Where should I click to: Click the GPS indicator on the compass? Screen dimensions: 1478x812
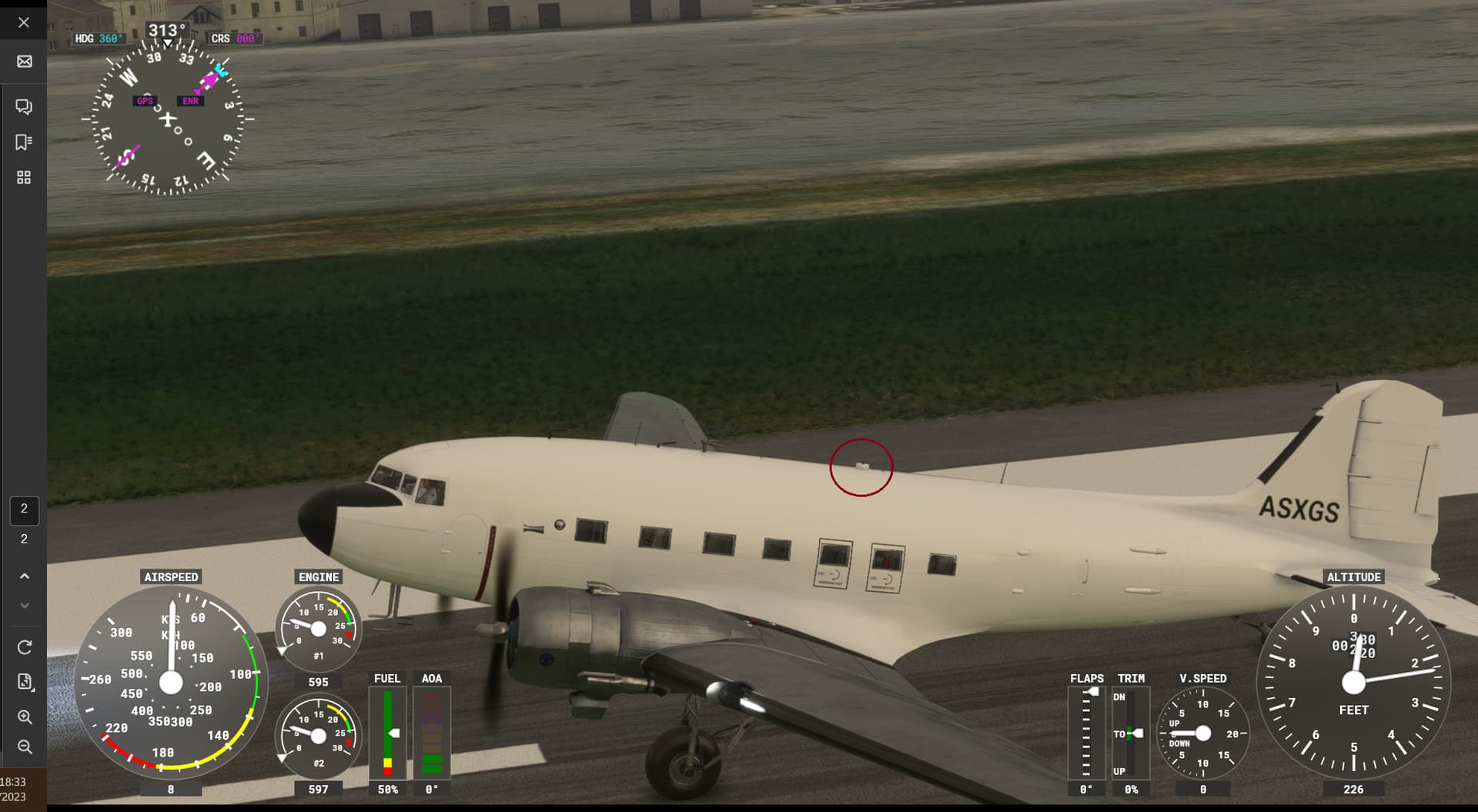(x=145, y=100)
